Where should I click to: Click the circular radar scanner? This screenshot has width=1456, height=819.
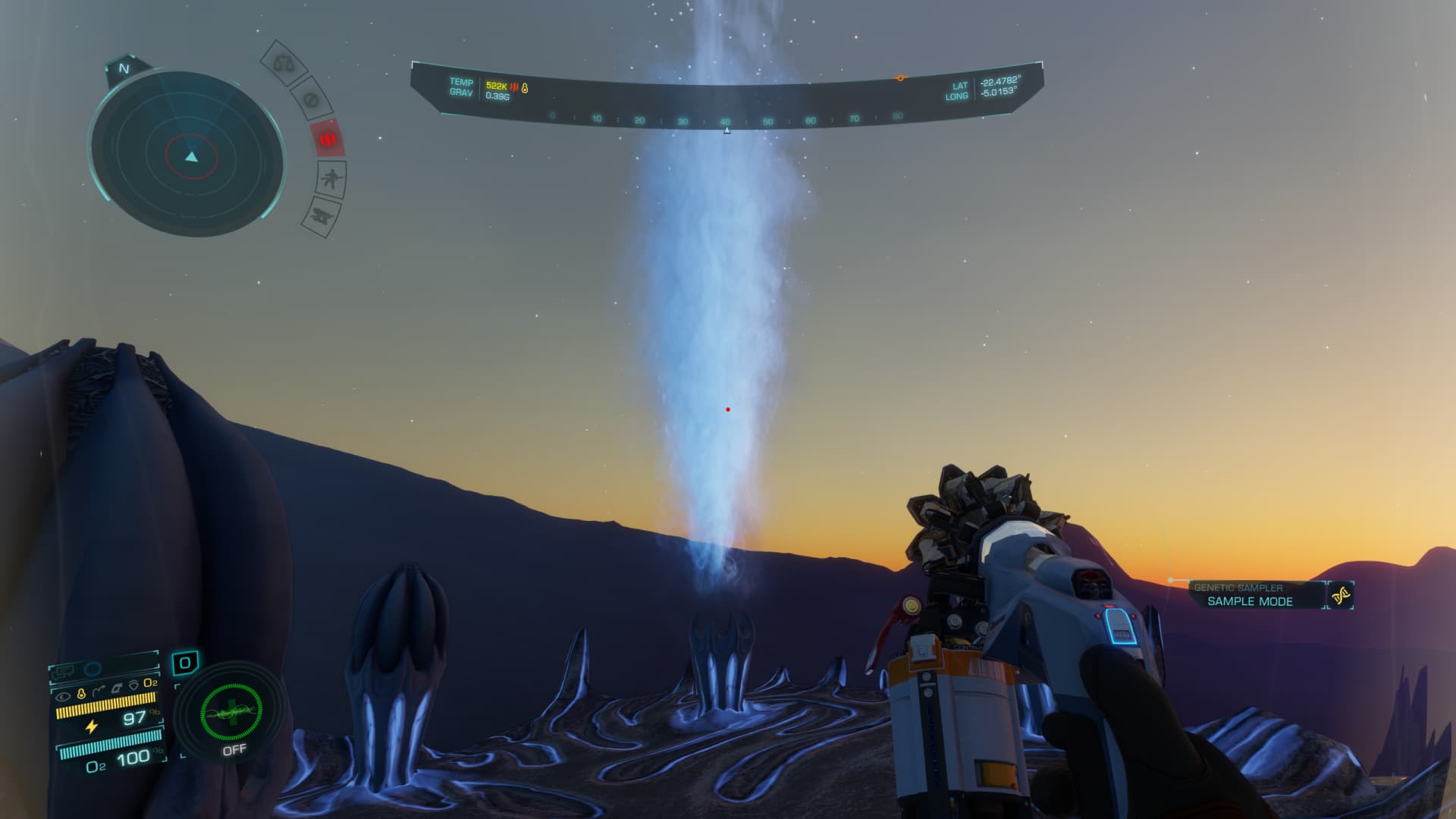pyautogui.click(x=188, y=155)
